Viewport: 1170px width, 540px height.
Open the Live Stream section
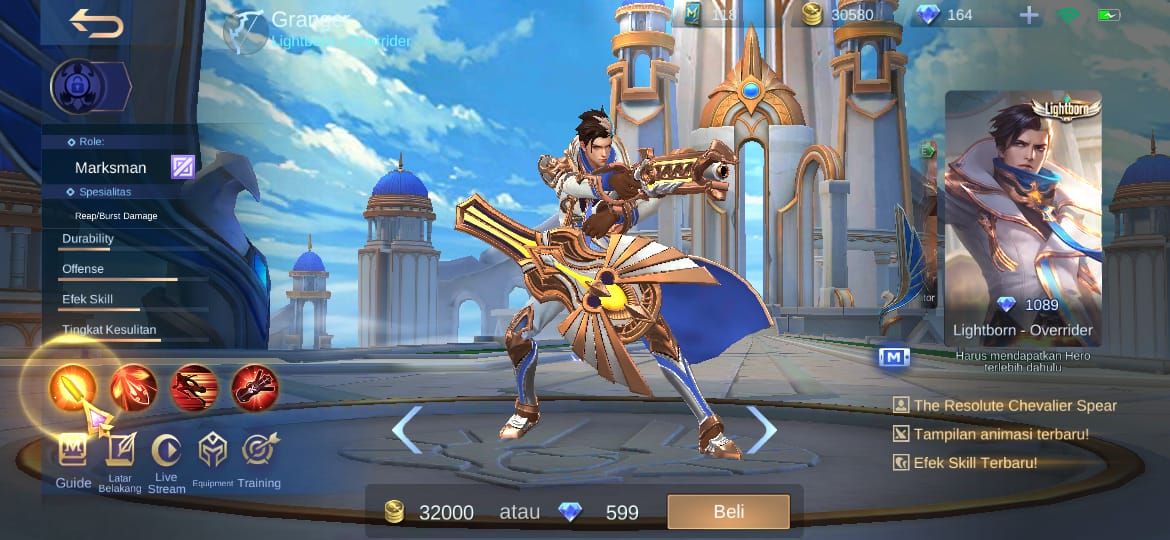tap(166, 461)
